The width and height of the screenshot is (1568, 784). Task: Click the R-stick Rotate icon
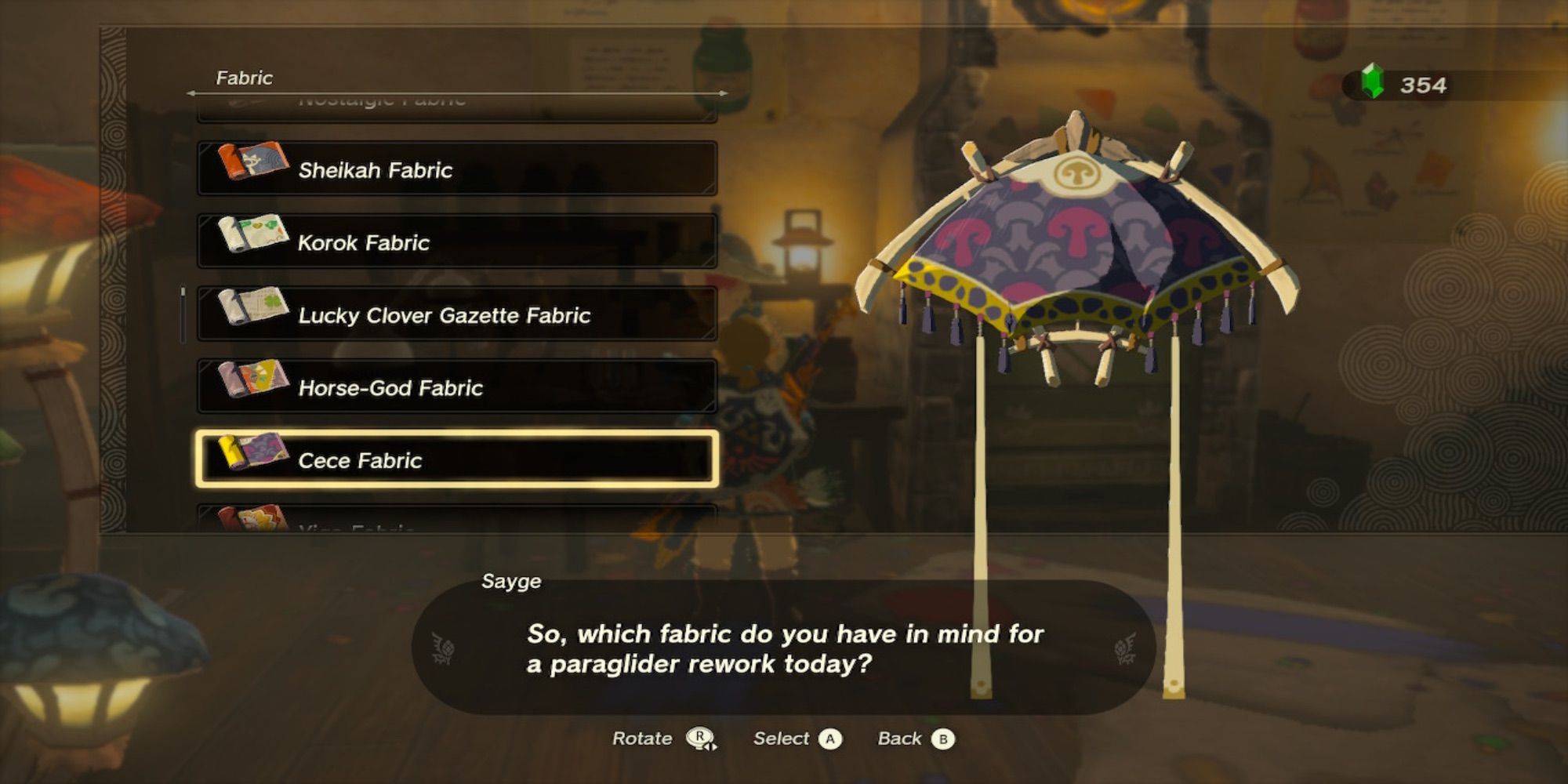click(701, 739)
